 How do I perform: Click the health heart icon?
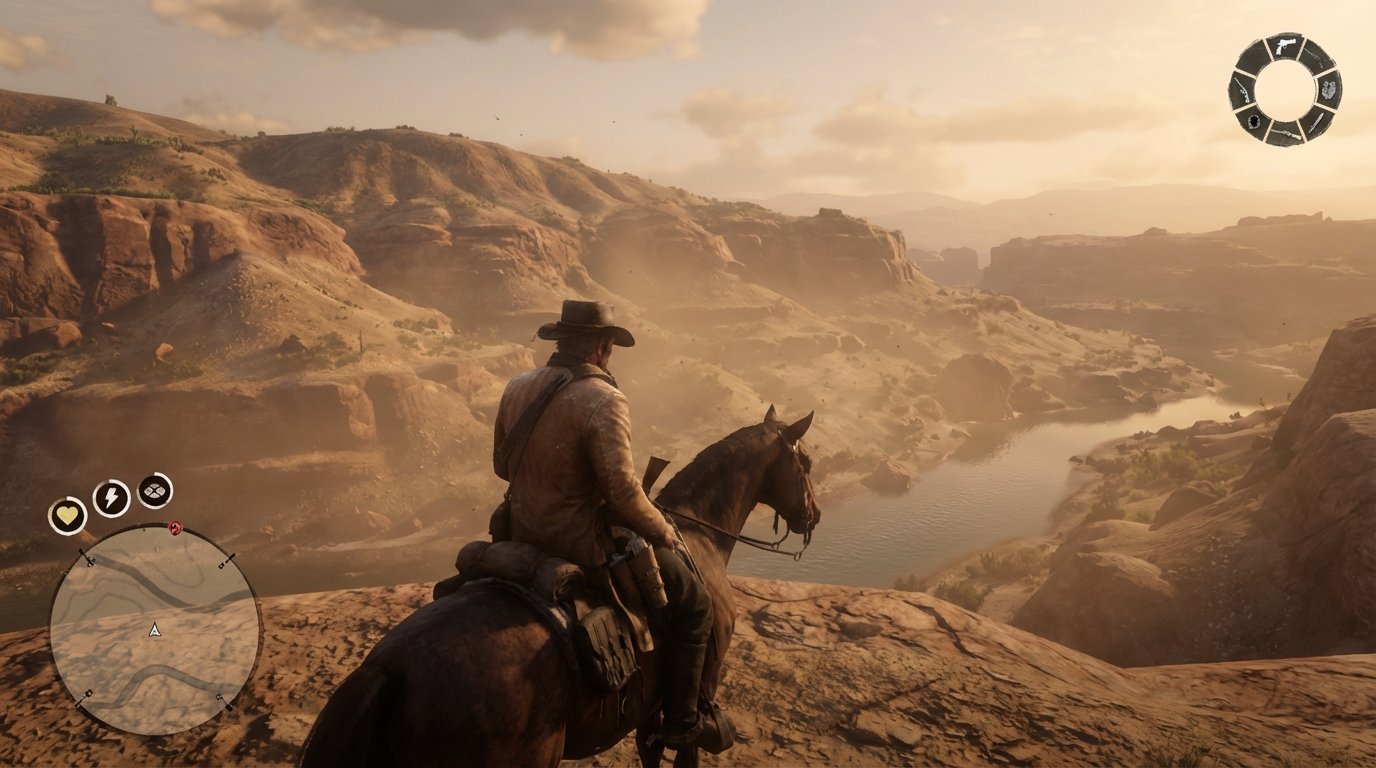(66, 514)
